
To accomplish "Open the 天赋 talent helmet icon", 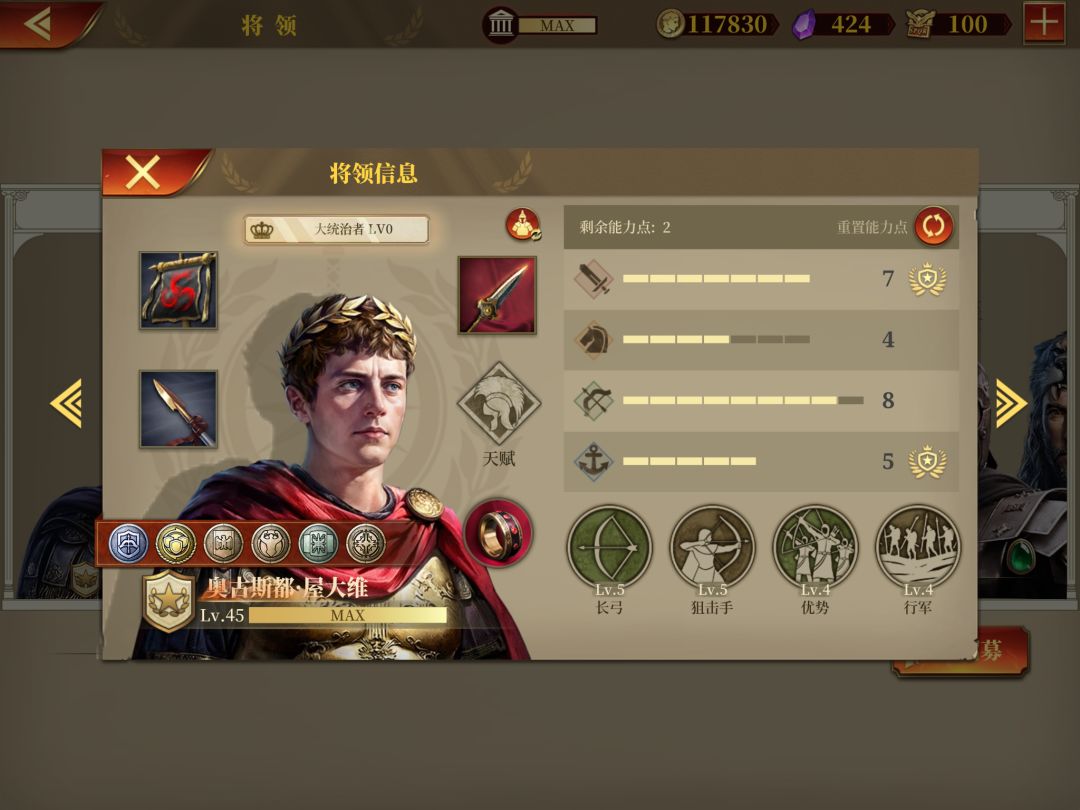I will point(498,404).
